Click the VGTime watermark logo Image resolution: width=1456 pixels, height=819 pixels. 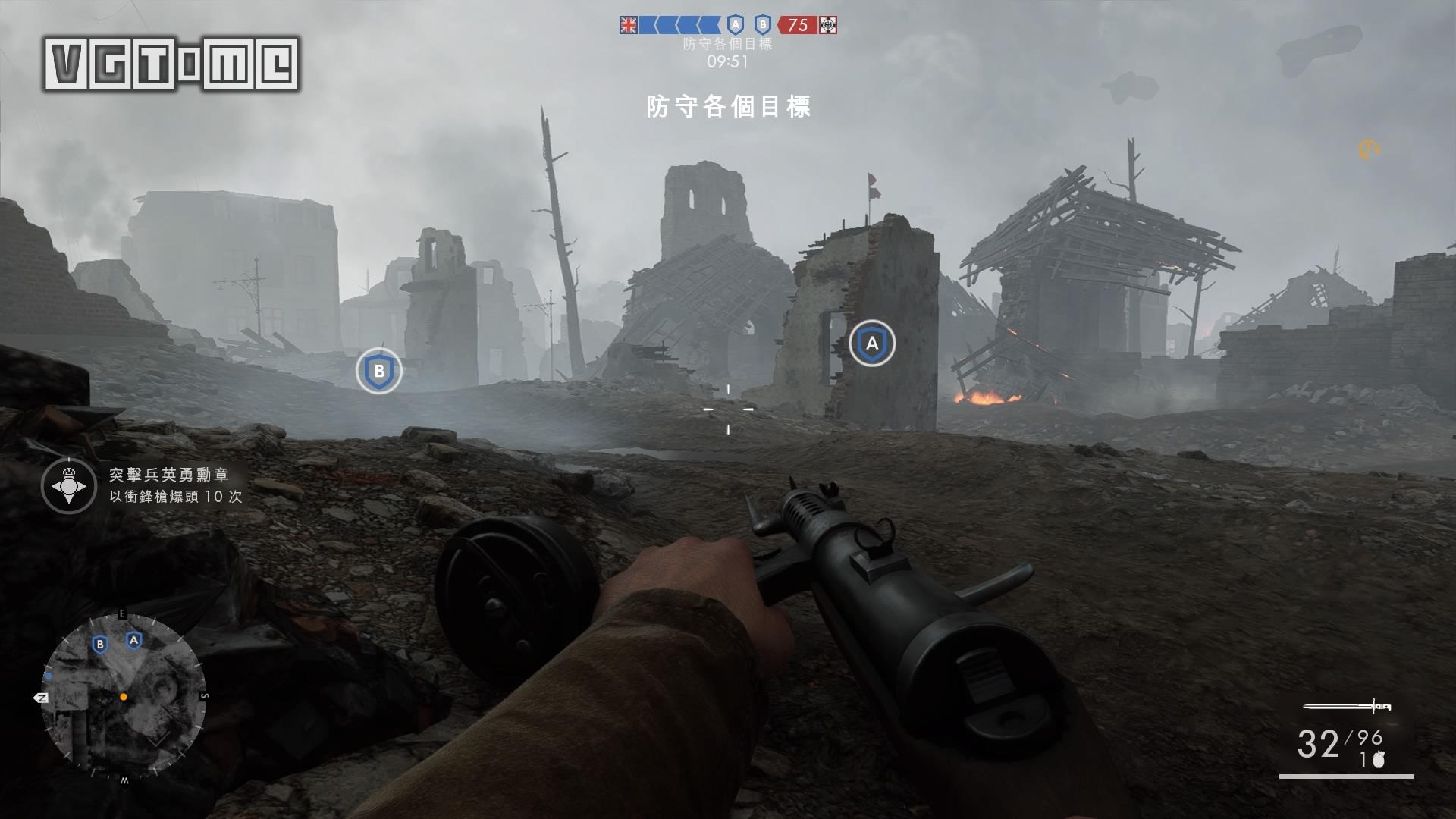(172, 64)
